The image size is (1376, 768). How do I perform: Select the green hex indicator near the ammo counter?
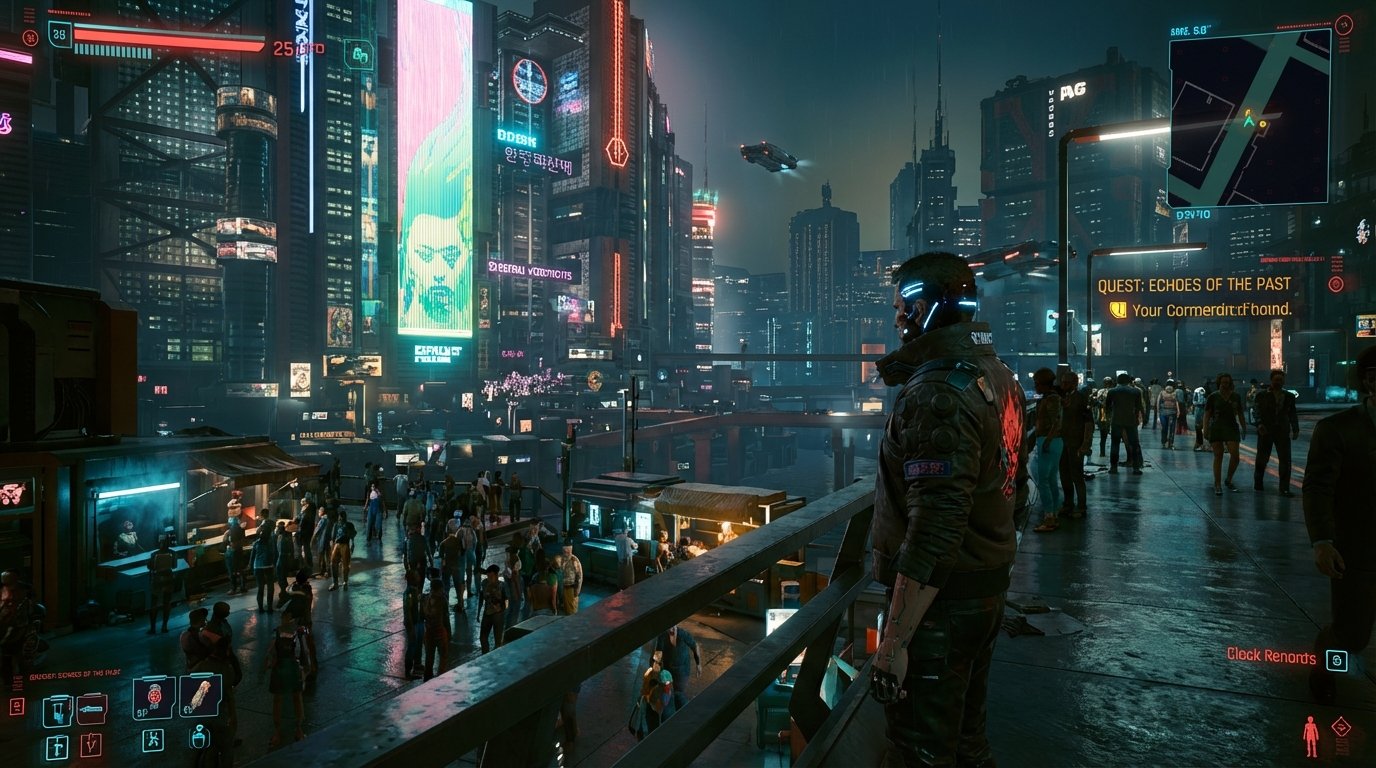click(359, 55)
